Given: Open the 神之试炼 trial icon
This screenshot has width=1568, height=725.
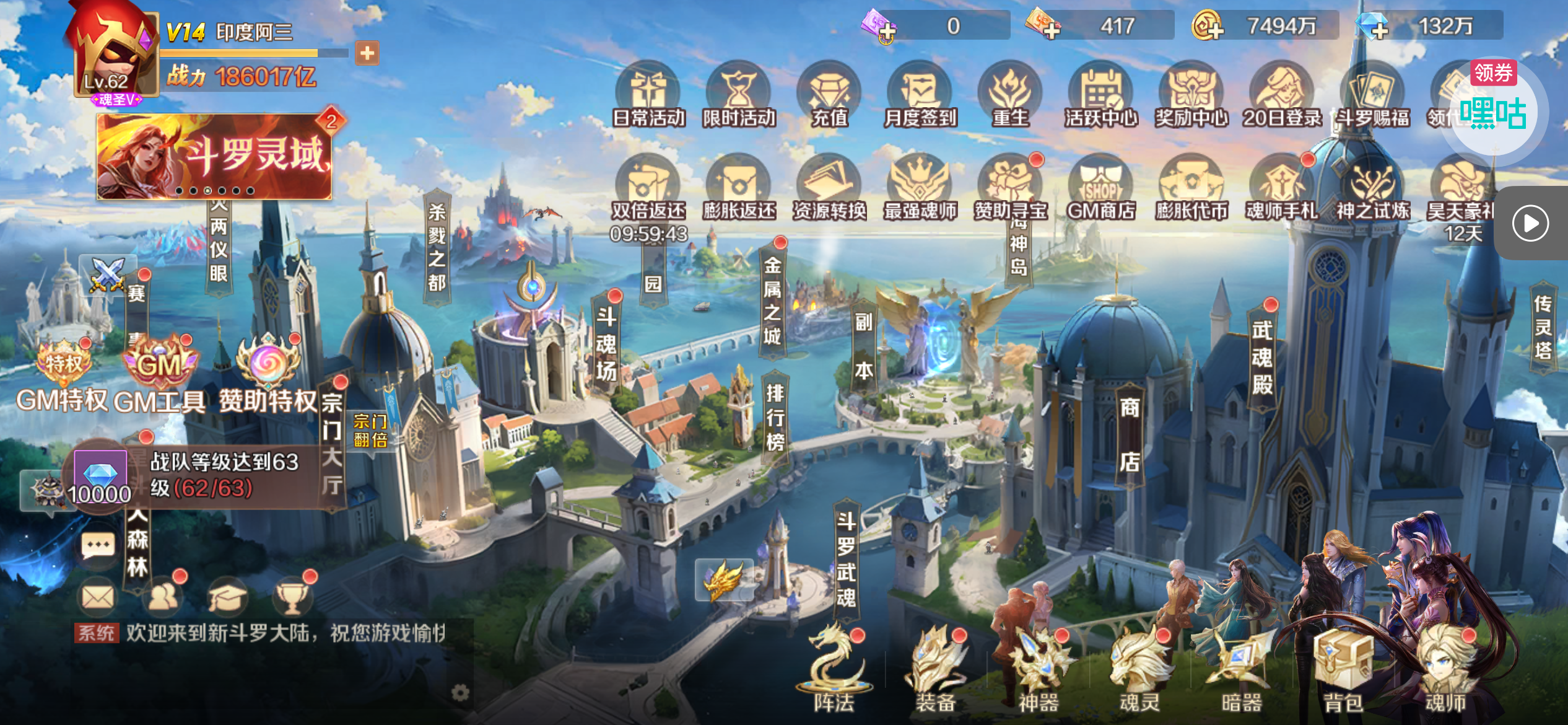Looking at the screenshot, I should point(1372,189).
